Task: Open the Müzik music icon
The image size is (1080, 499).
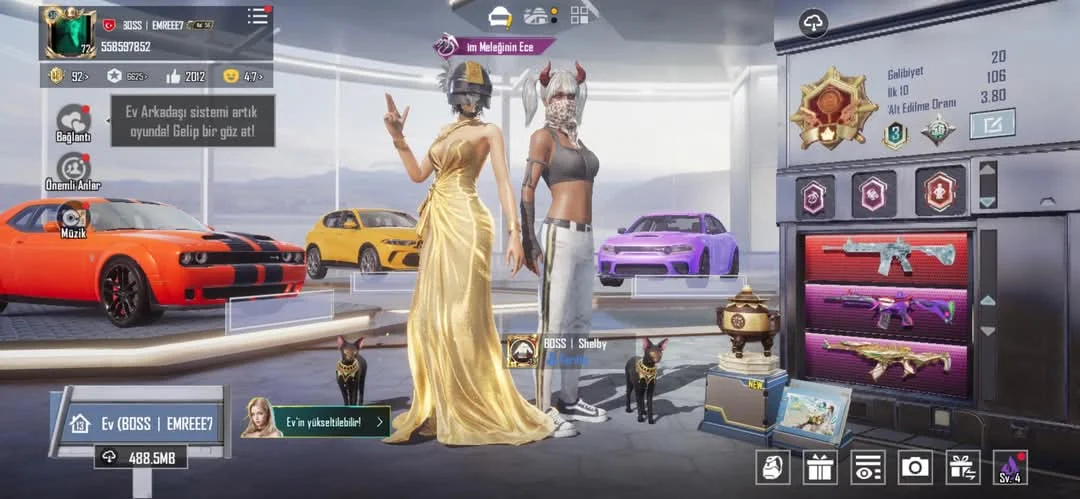Action: tap(73, 217)
